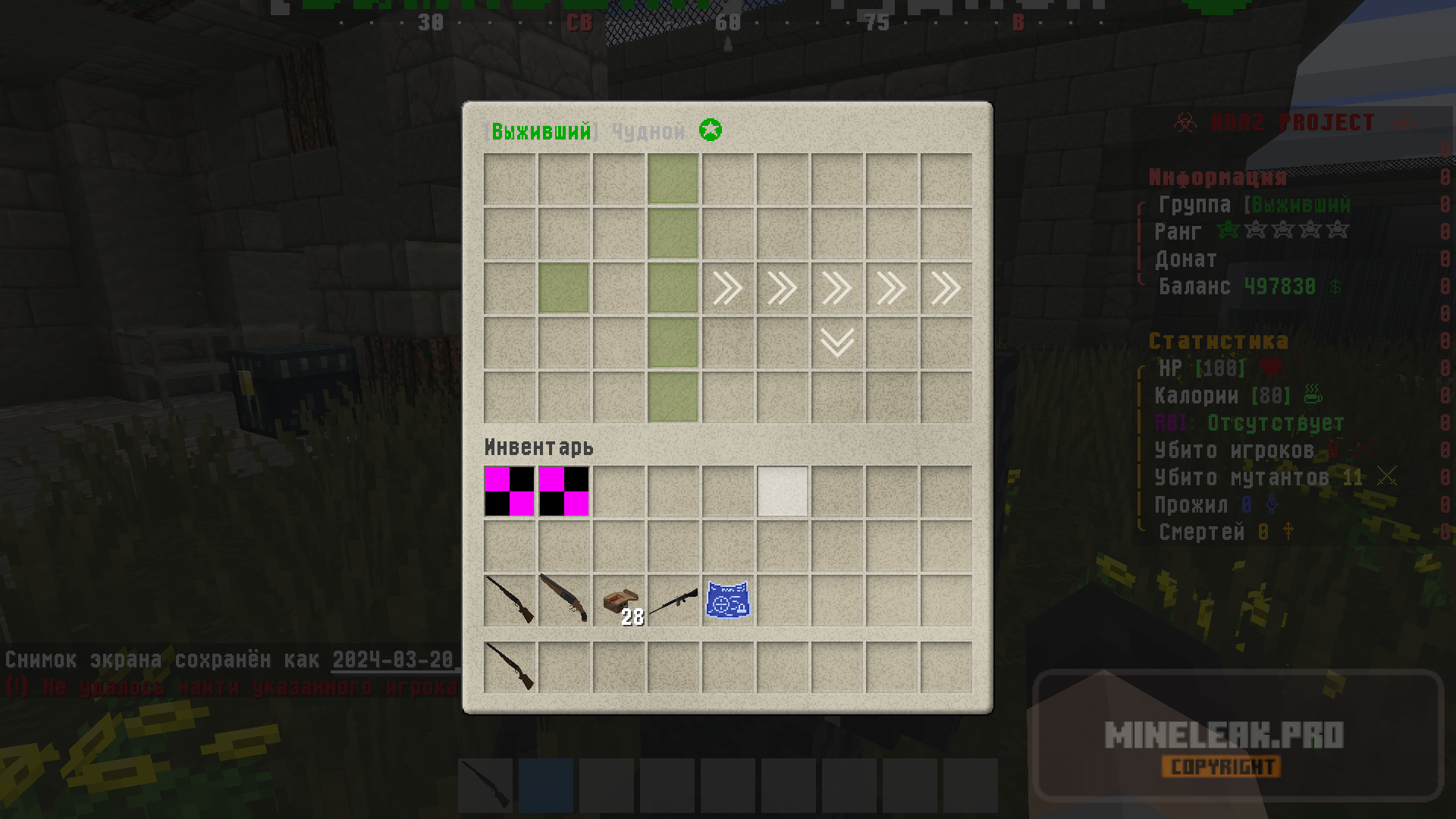Image resolution: width=1456 pixels, height=819 pixels.
Task: Click the highlighted empty inventory slot
Action: 783,491
